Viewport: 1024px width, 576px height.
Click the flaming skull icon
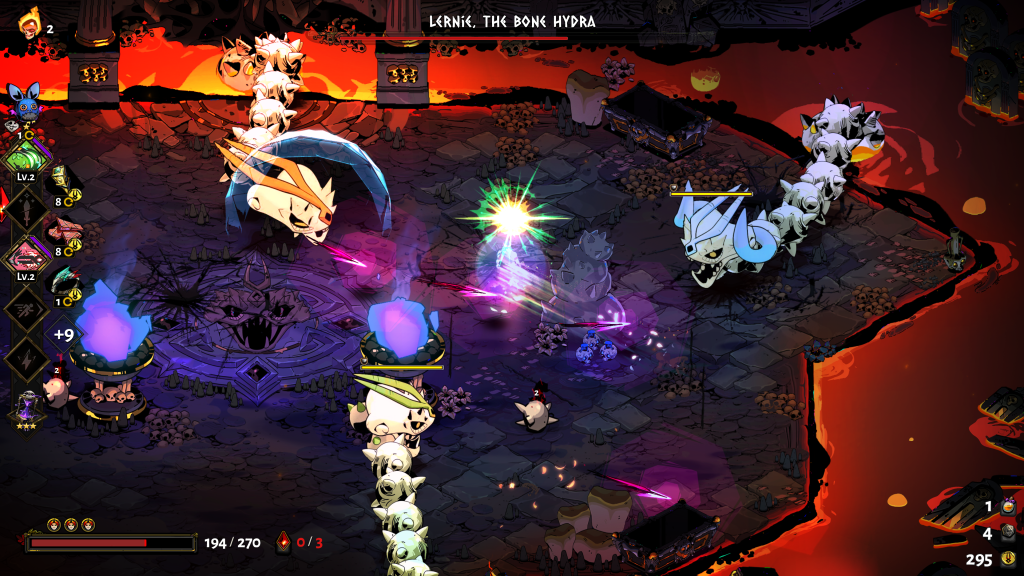(x=29, y=25)
